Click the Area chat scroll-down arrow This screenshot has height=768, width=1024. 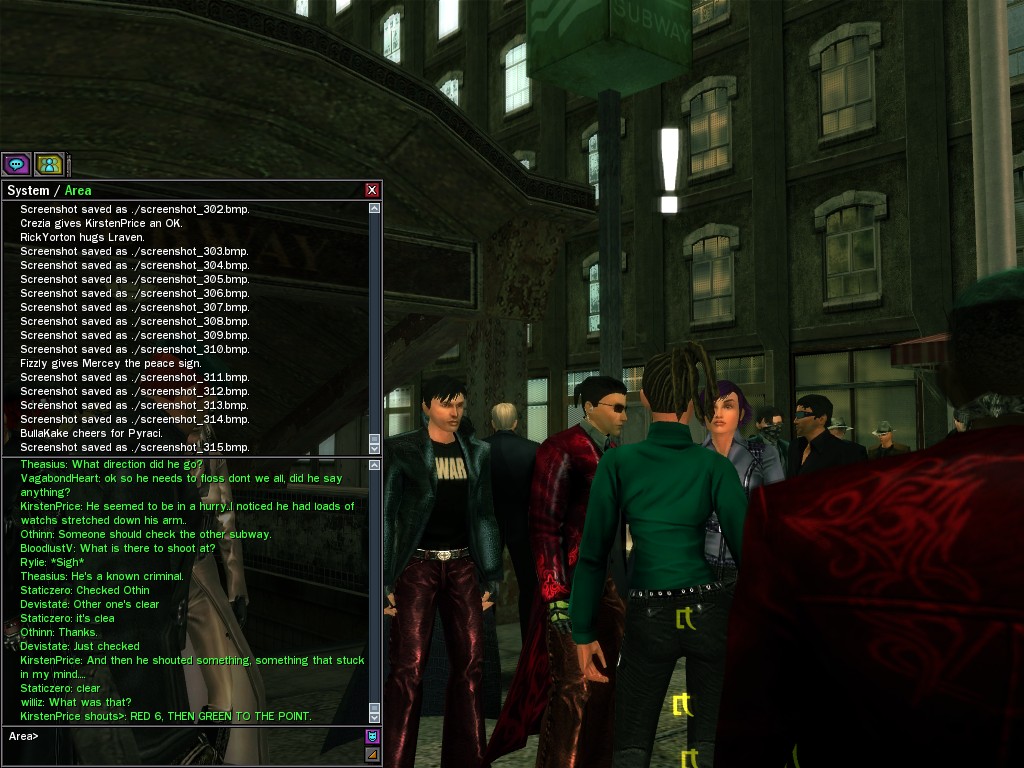tap(375, 716)
